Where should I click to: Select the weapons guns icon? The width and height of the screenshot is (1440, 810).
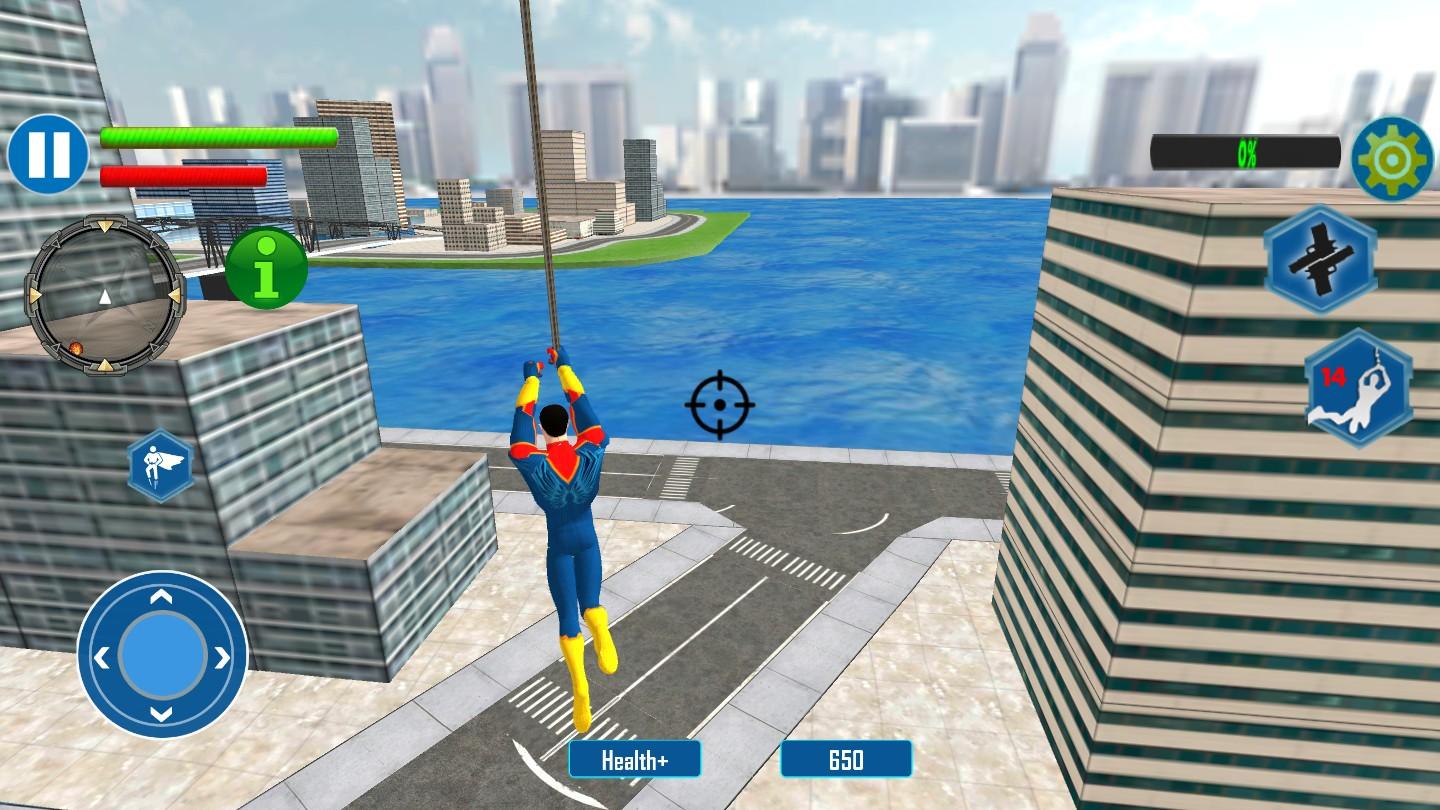tap(1319, 259)
